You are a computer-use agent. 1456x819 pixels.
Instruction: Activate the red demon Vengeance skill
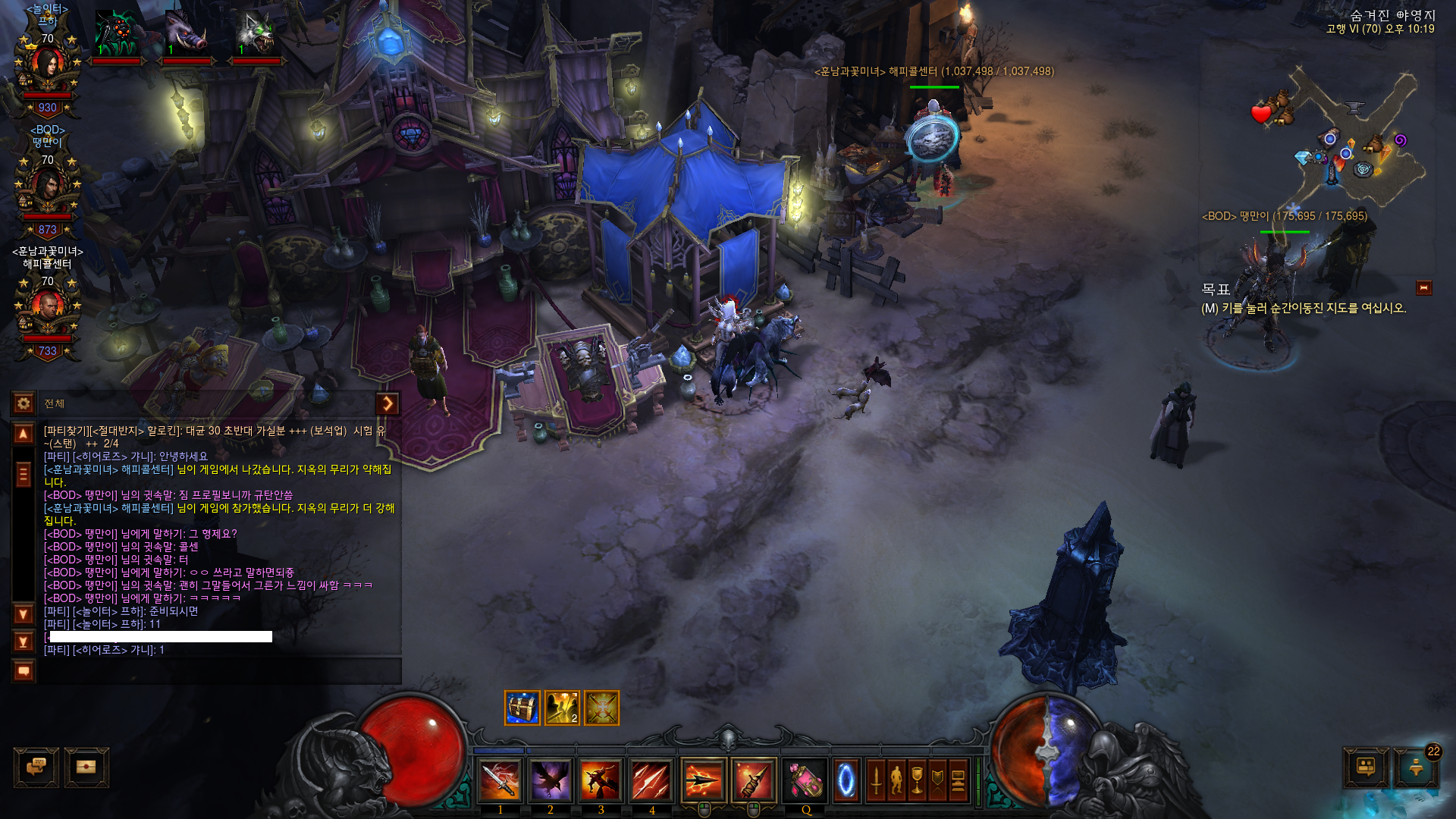pos(601,780)
